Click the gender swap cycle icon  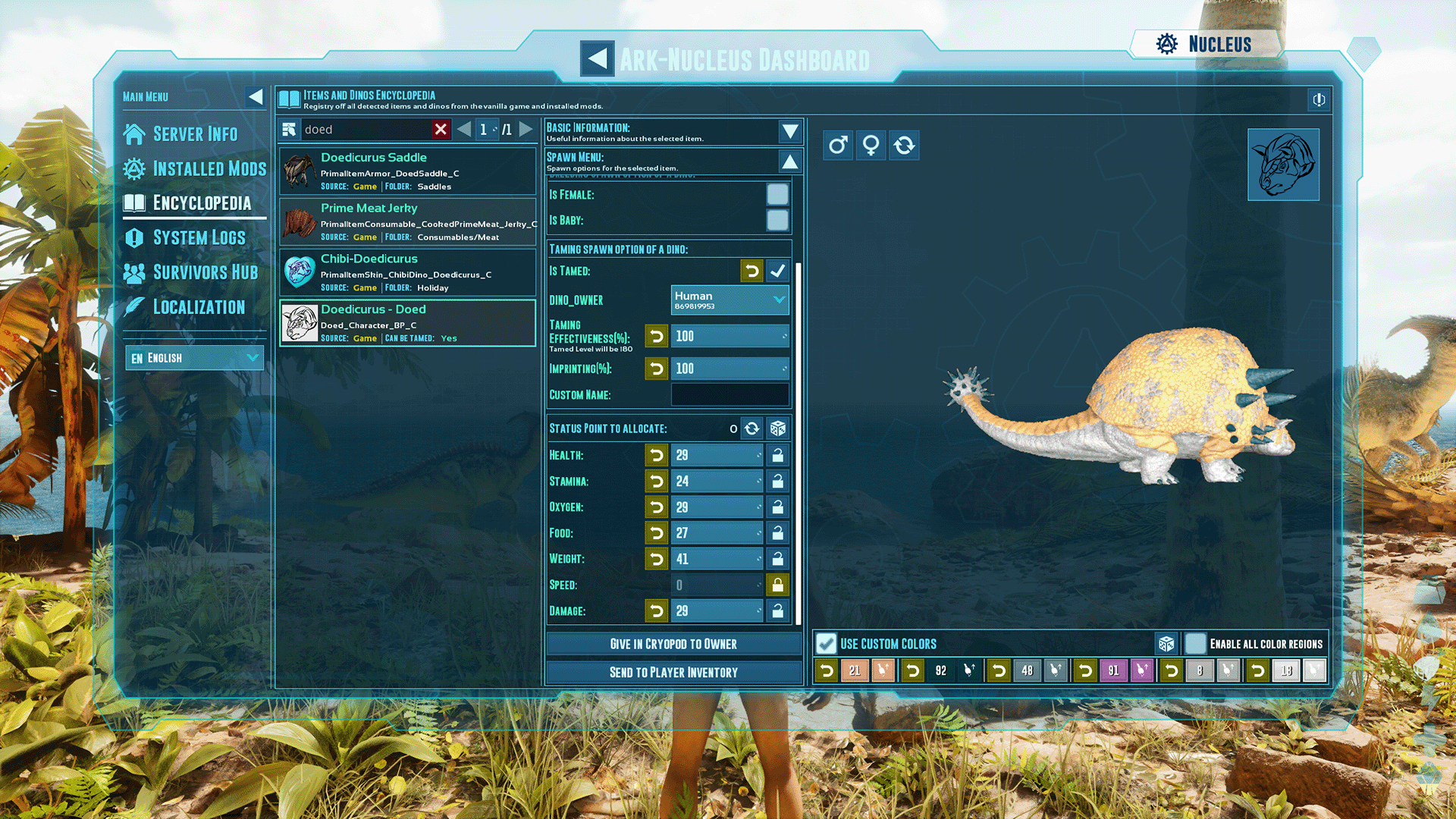point(904,145)
